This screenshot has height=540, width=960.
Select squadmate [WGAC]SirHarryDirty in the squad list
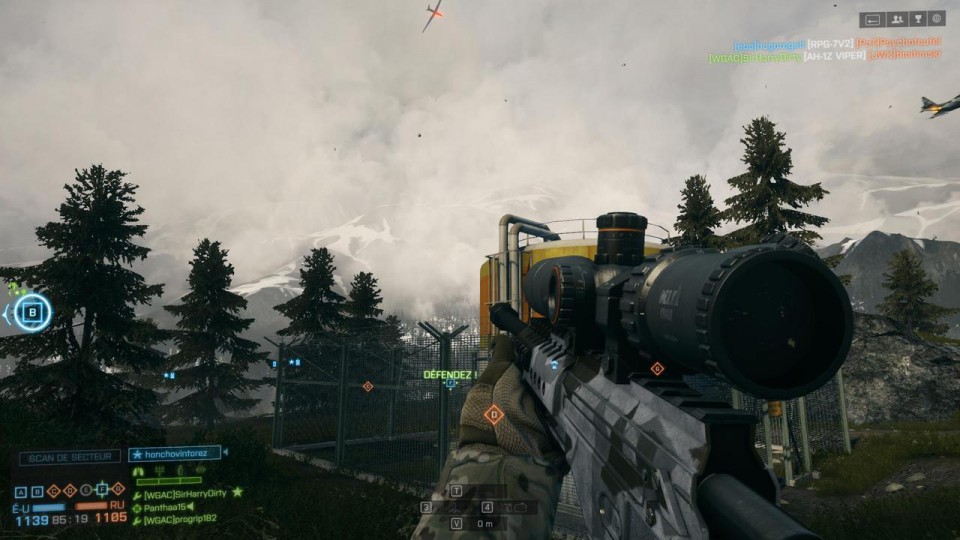point(187,493)
